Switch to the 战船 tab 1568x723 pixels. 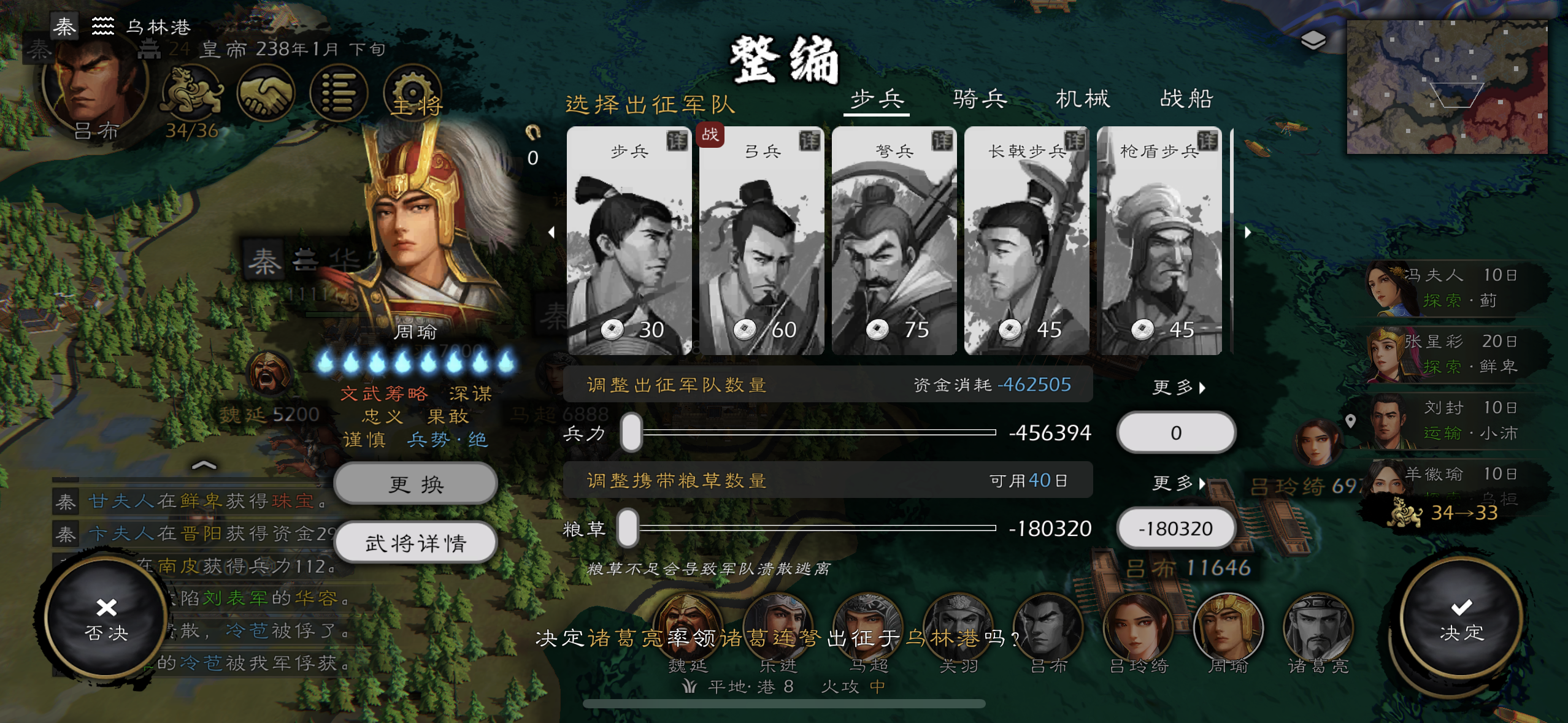pos(1185,99)
